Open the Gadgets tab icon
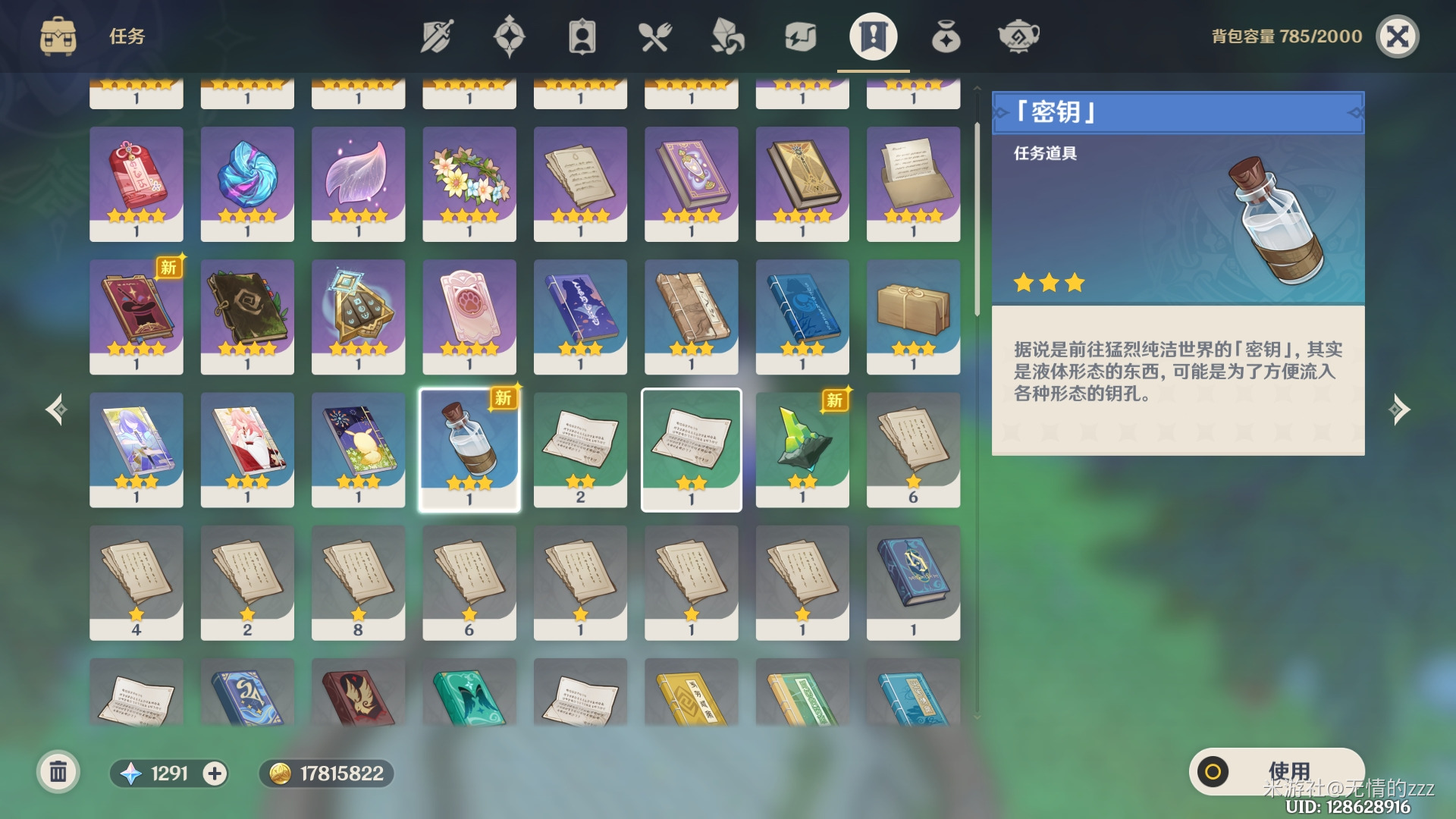The image size is (1456, 819). pos(799,36)
